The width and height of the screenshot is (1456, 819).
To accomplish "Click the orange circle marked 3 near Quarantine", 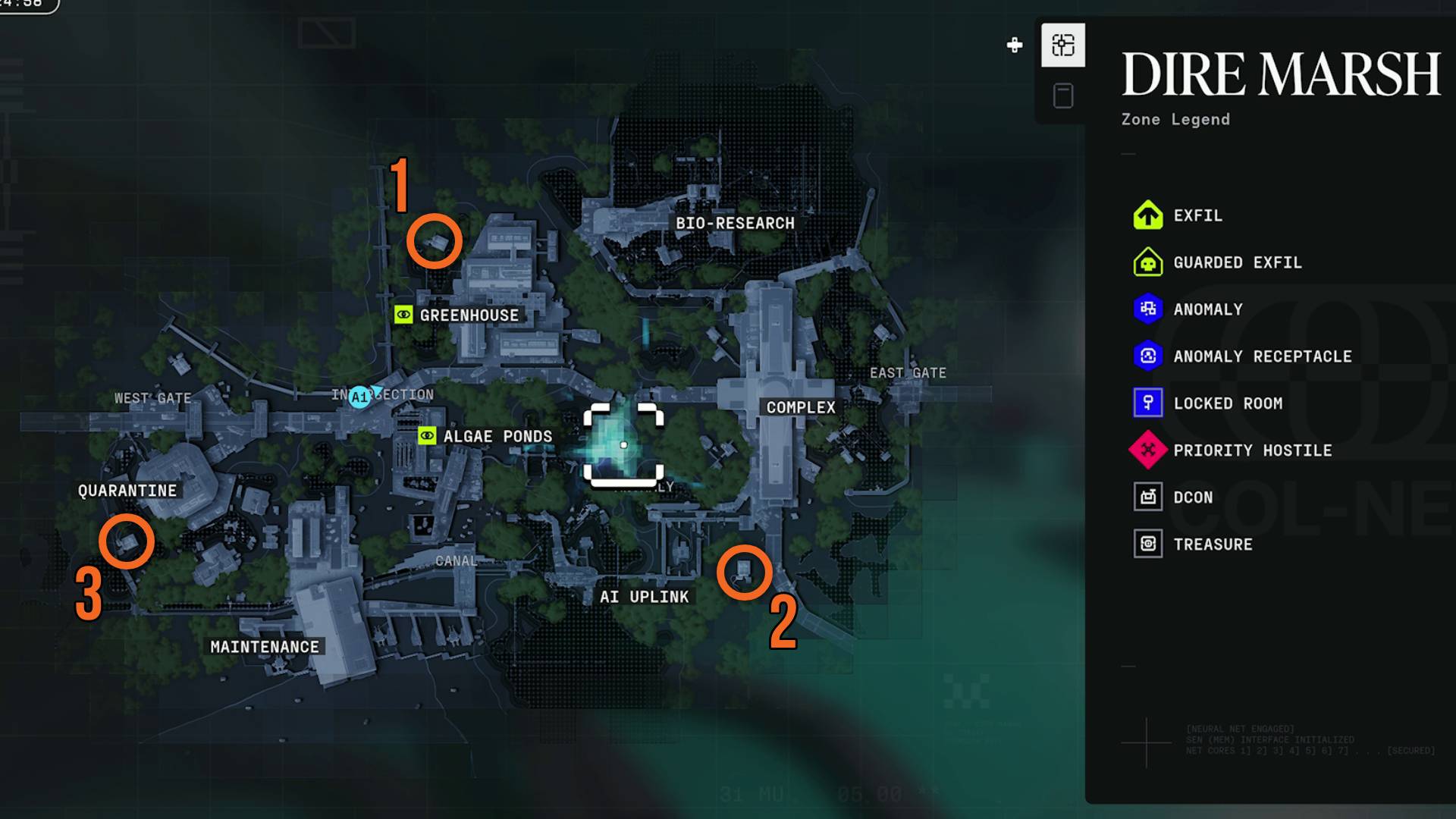I will (127, 540).
